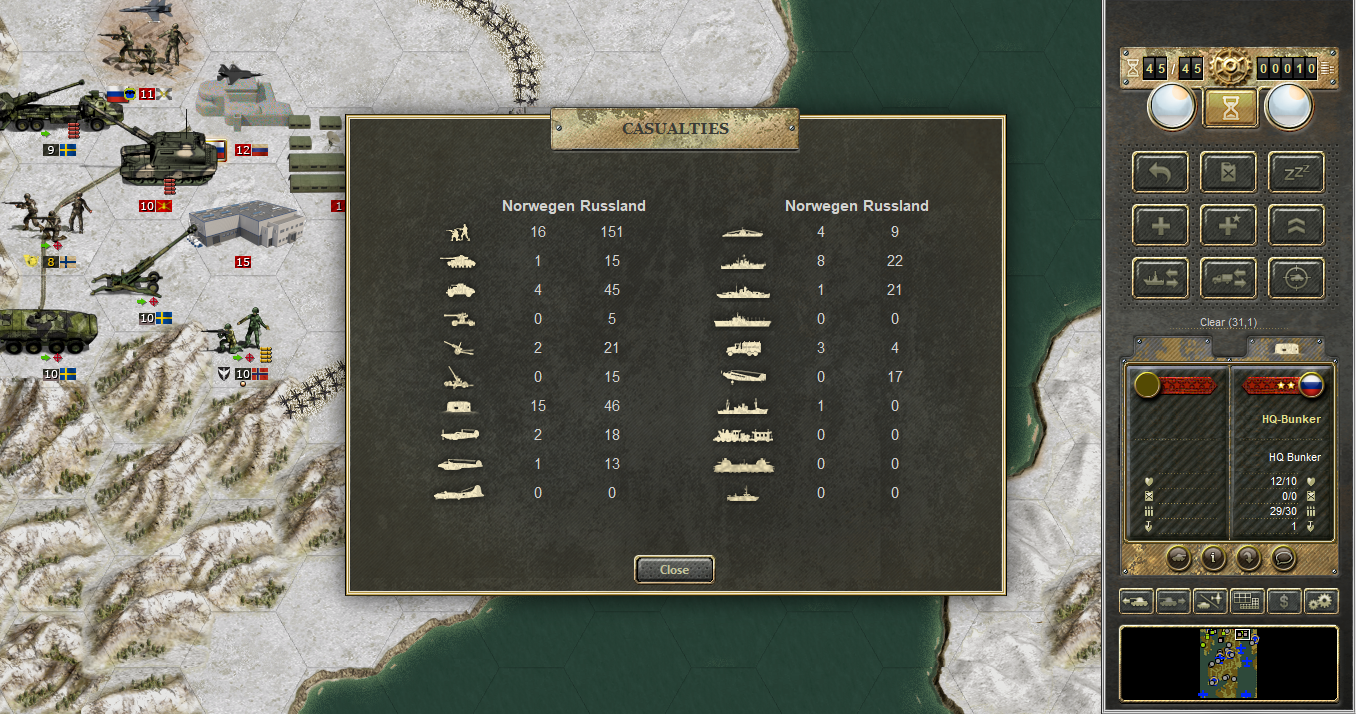Open the gears settings menu

point(1322,602)
